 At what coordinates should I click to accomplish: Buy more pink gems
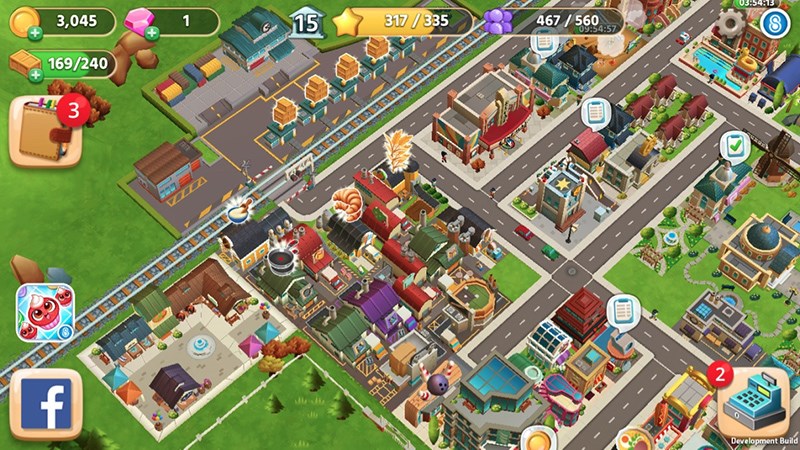pos(152,32)
